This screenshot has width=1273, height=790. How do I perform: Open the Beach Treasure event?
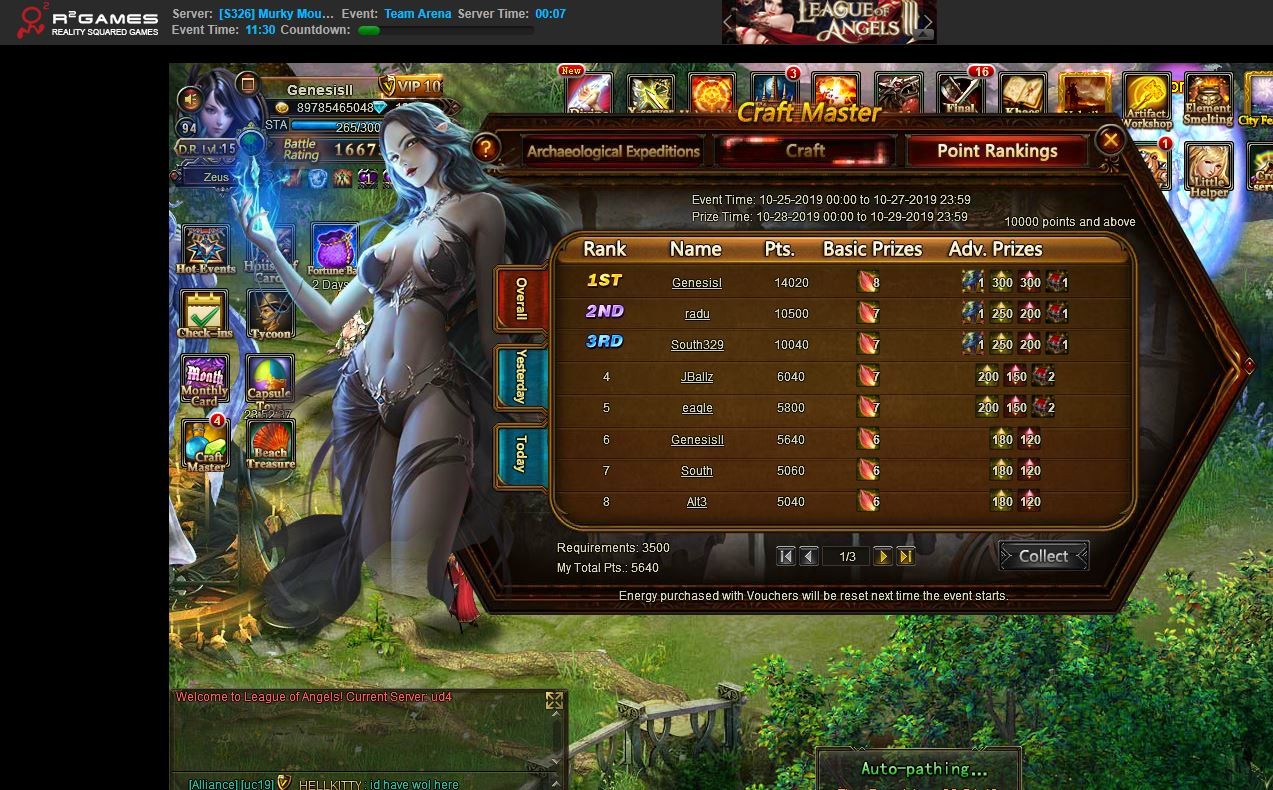pos(270,445)
